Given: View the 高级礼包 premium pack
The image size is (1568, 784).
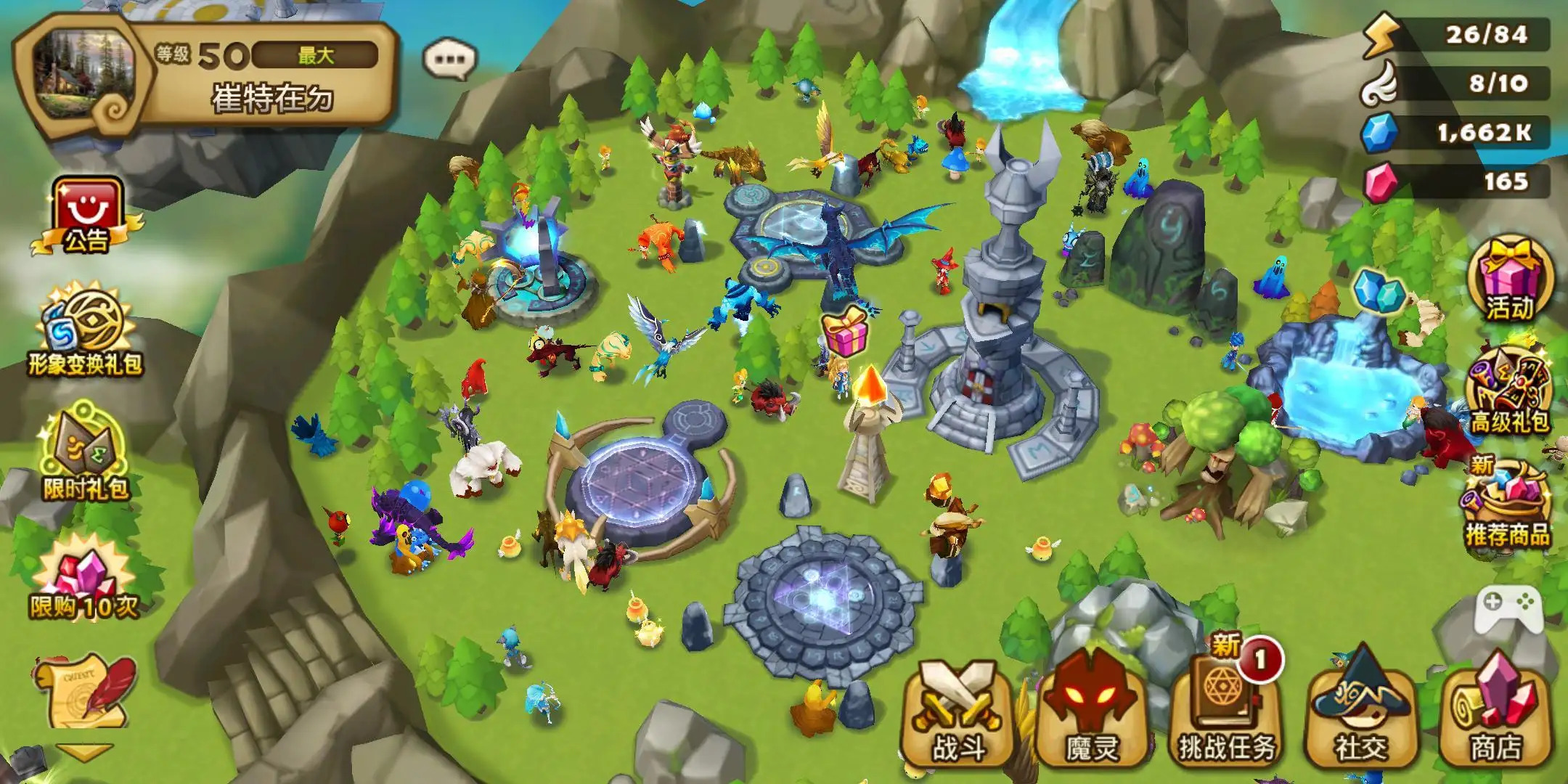Looking at the screenshot, I should pos(1508,392).
